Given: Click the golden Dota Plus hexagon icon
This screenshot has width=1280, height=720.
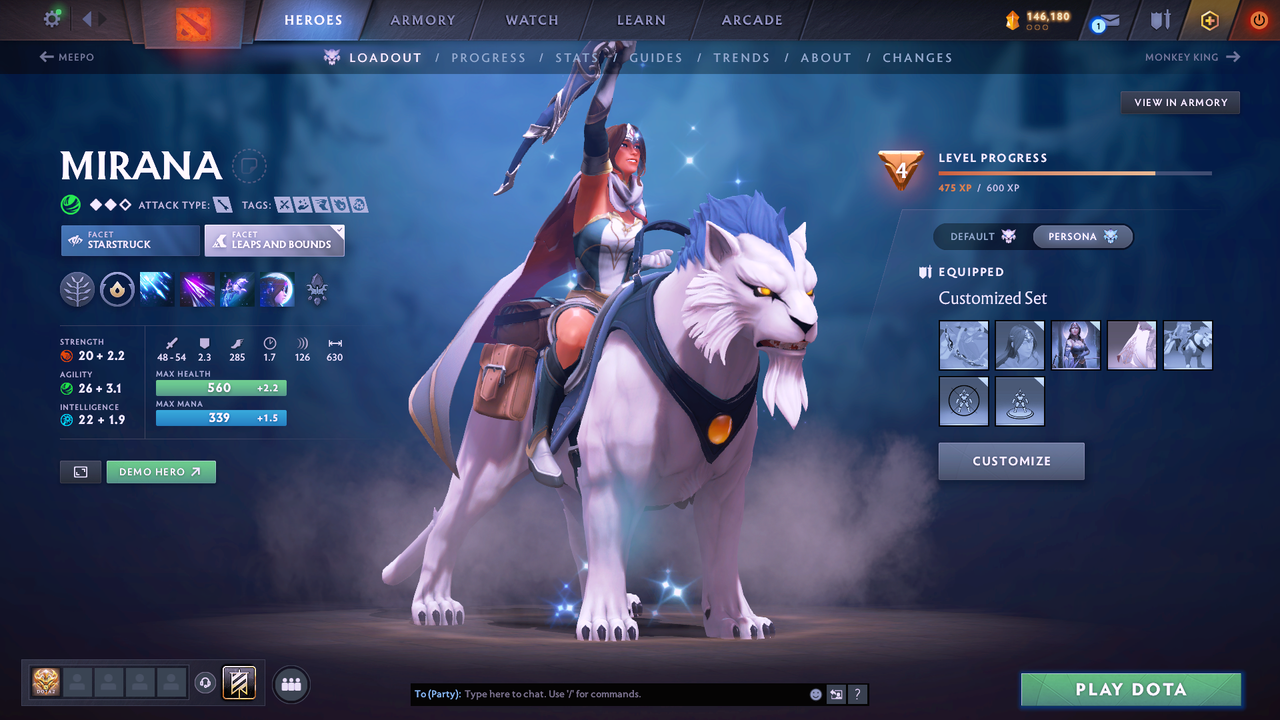Looking at the screenshot, I should 1209,20.
